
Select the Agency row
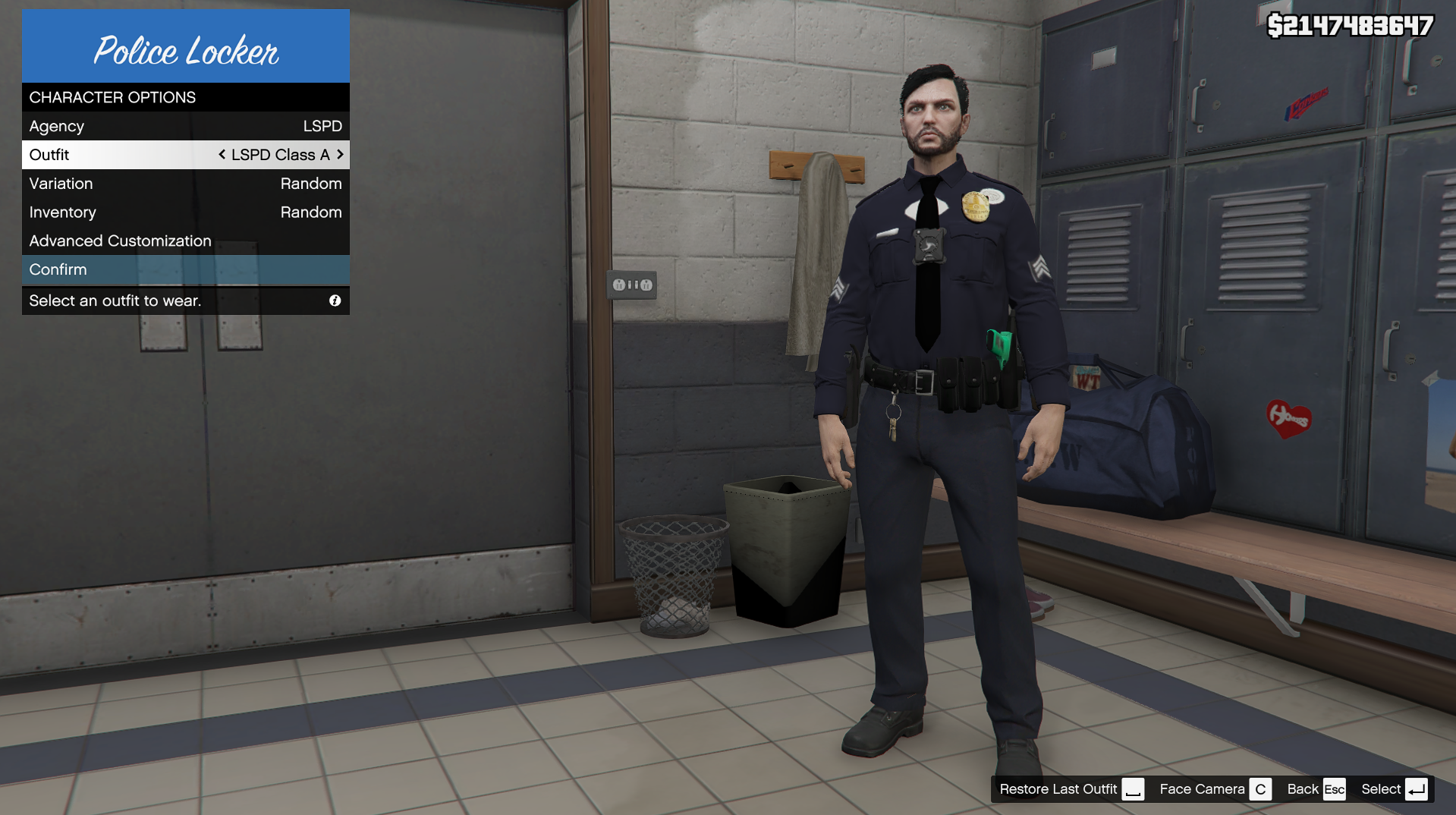185,126
